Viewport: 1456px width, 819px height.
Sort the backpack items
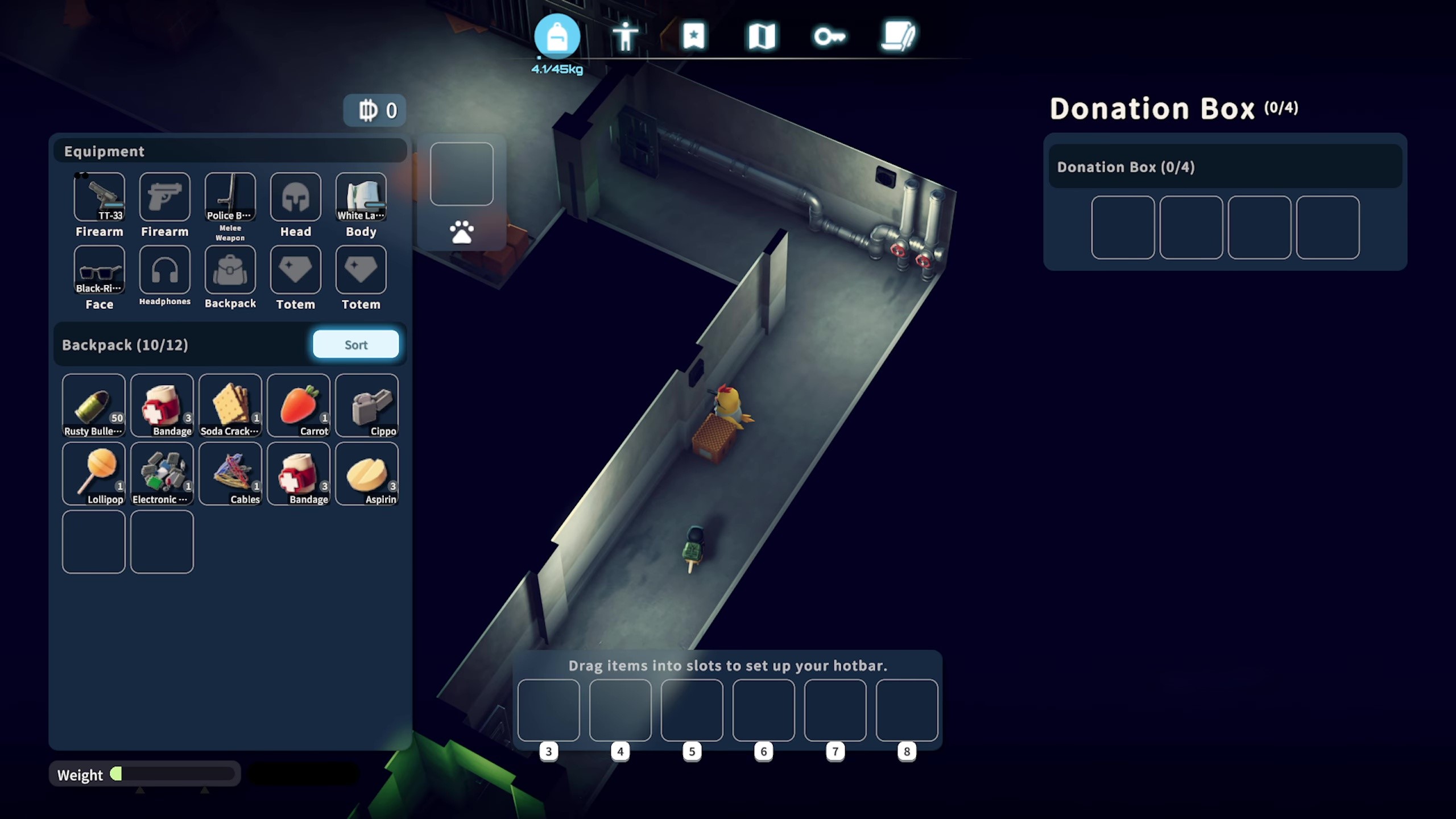pyautogui.click(x=355, y=345)
